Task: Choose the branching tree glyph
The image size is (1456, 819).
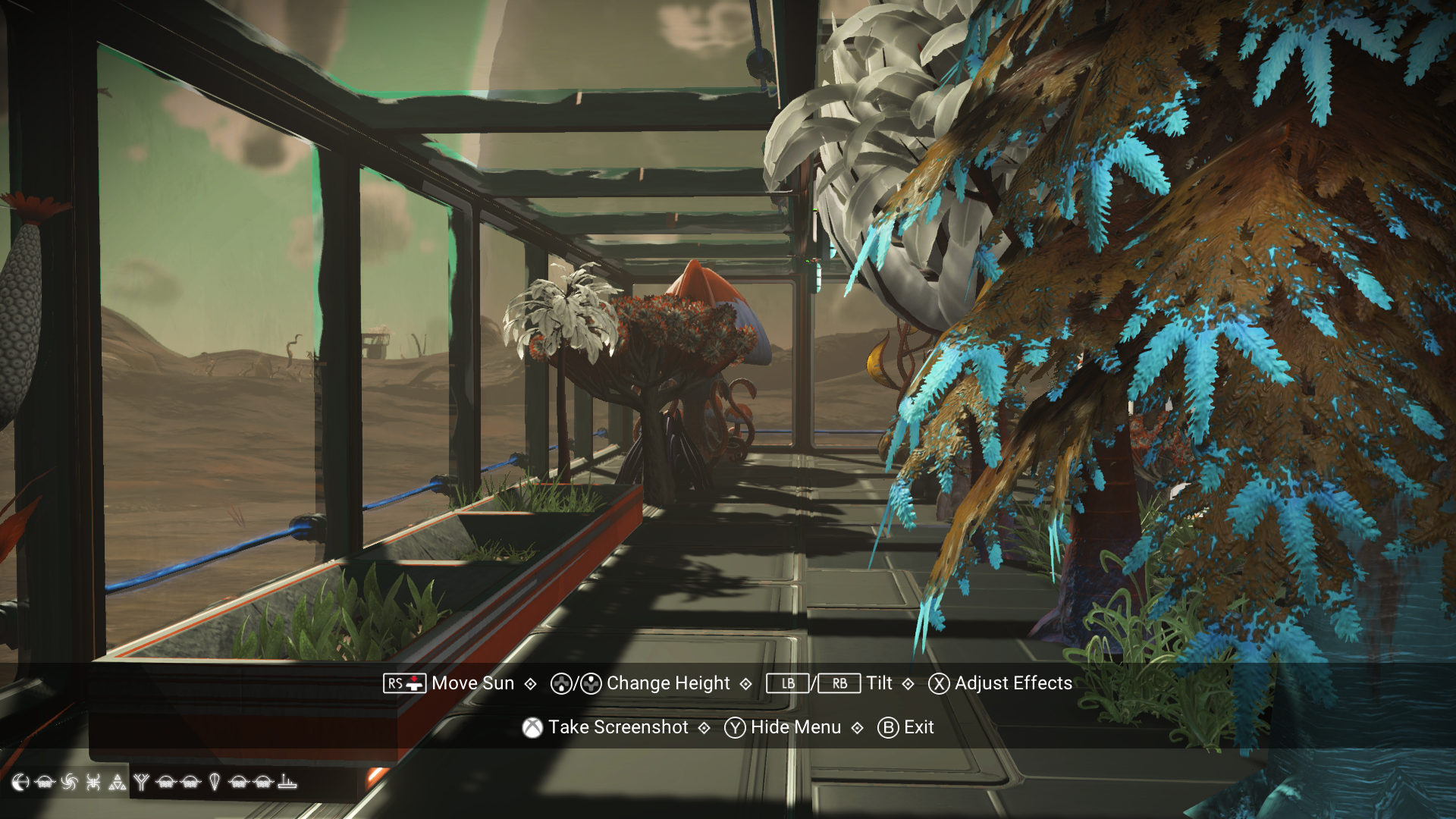Action: click(142, 783)
